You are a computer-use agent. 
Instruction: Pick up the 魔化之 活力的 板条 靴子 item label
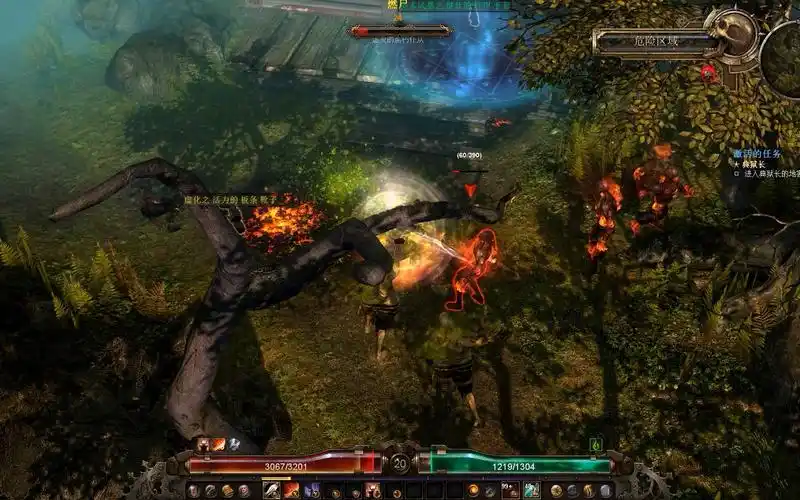pyautogui.click(x=229, y=200)
